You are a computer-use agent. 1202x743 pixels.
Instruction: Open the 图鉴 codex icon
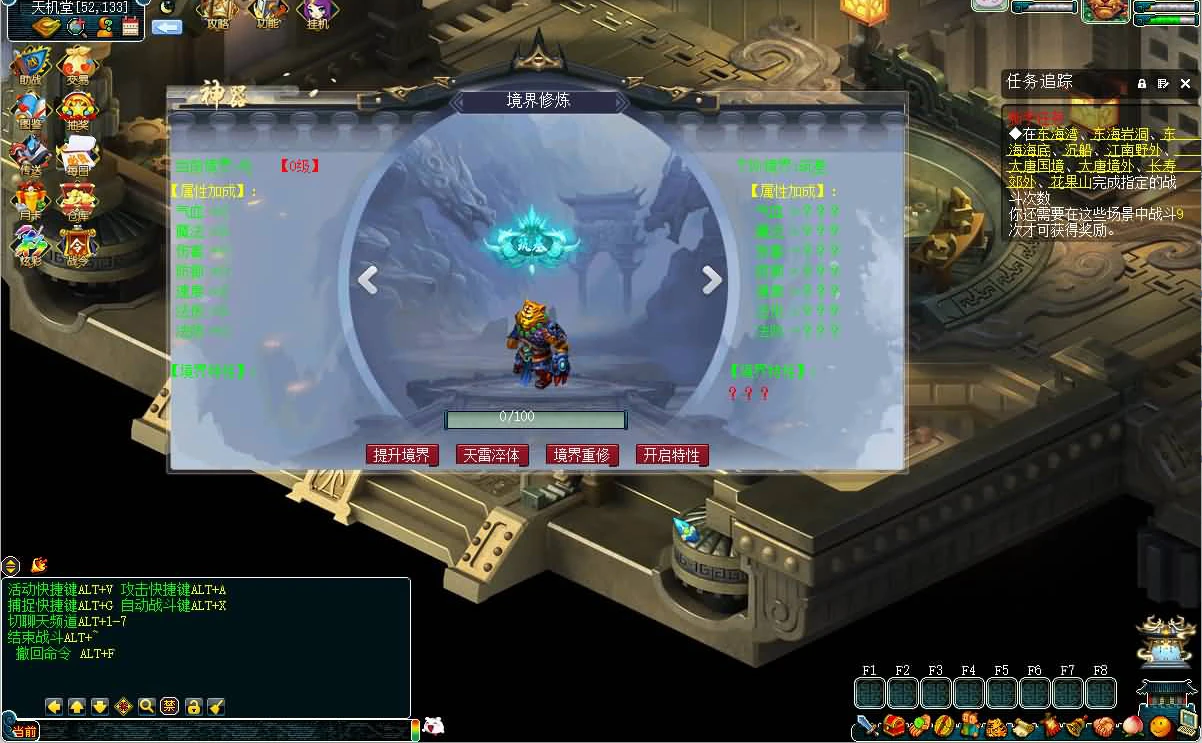(x=30, y=111)
